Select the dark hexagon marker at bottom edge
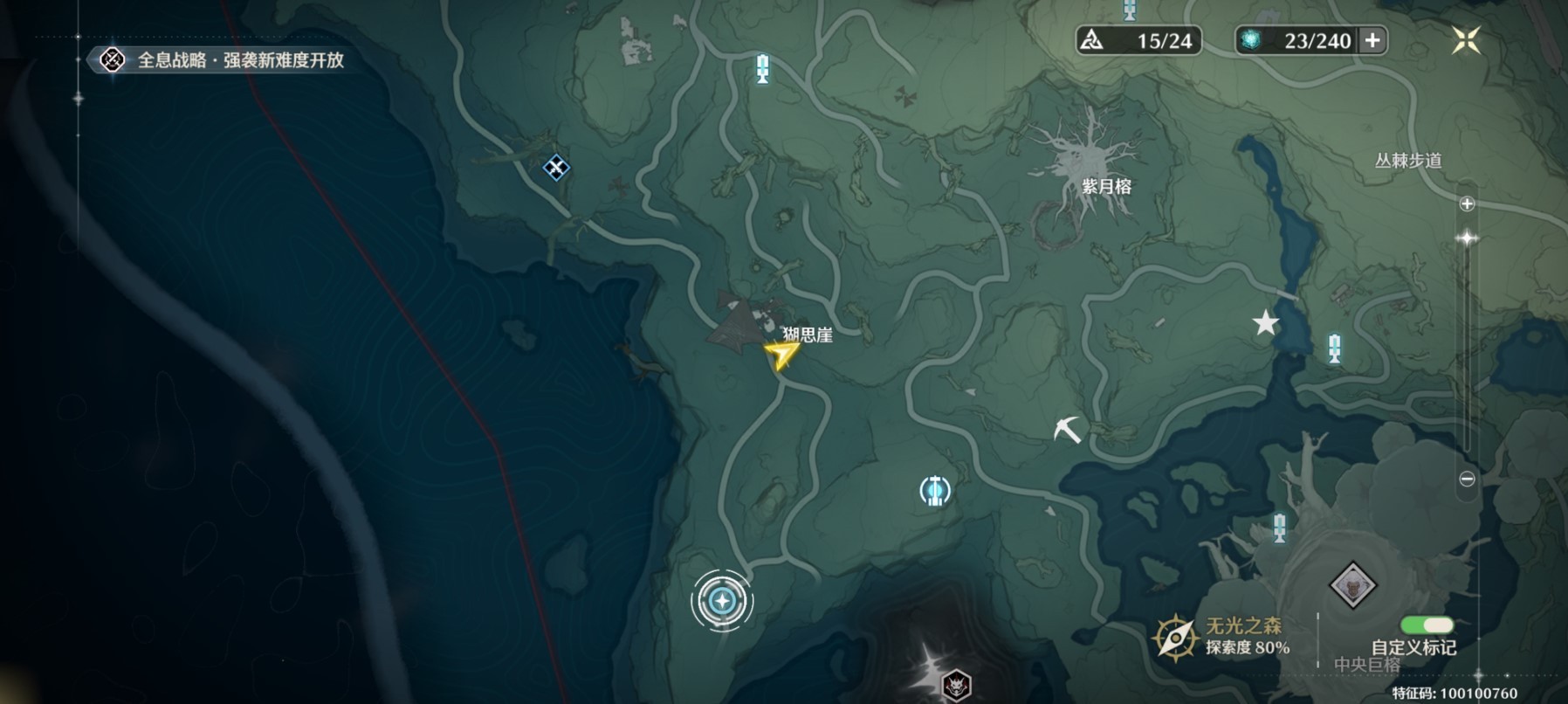This screenshot has width=1568, height=704. click(x=957, y=687)
